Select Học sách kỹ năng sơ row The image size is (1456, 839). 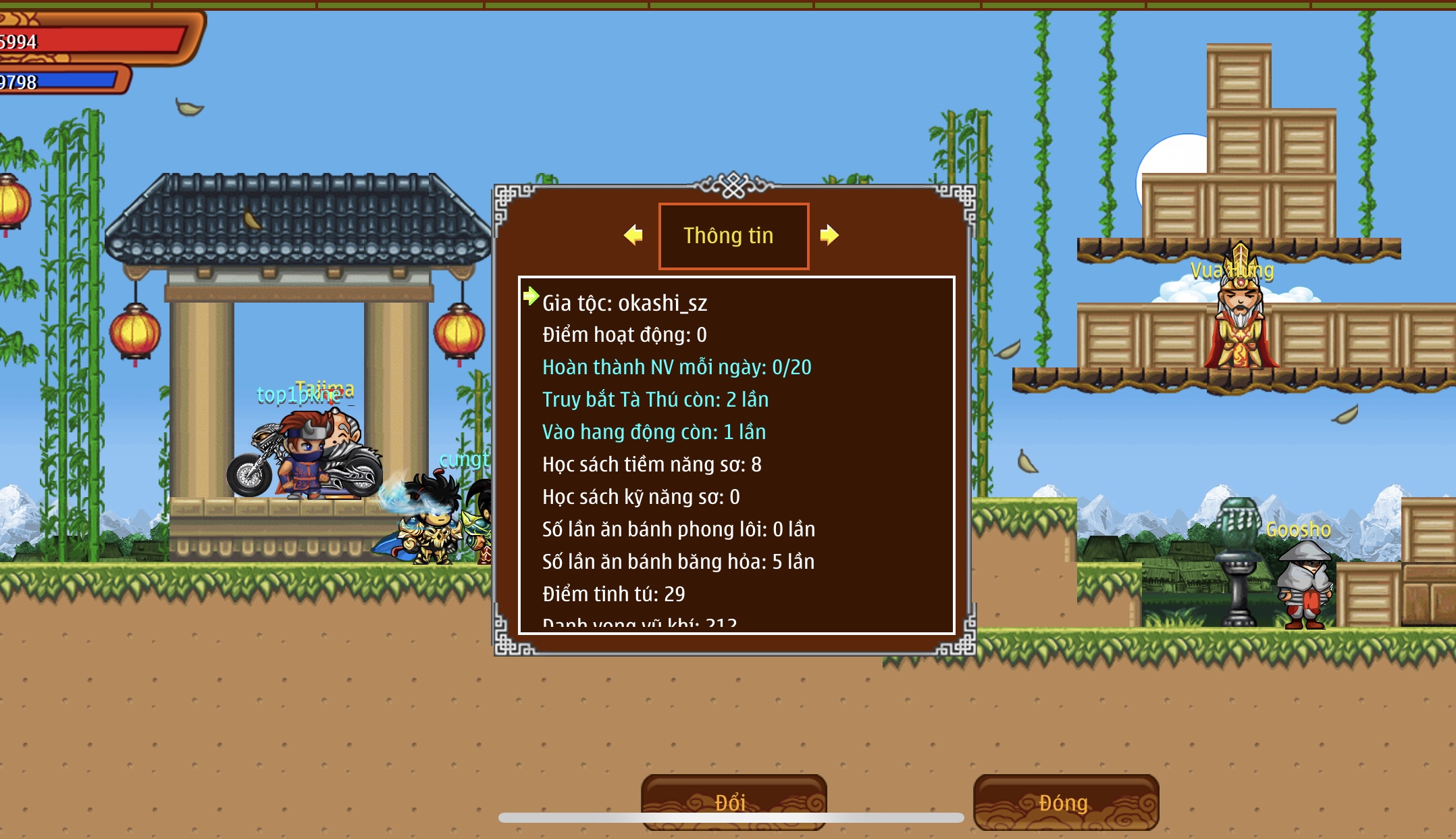[x=641, y=497]
